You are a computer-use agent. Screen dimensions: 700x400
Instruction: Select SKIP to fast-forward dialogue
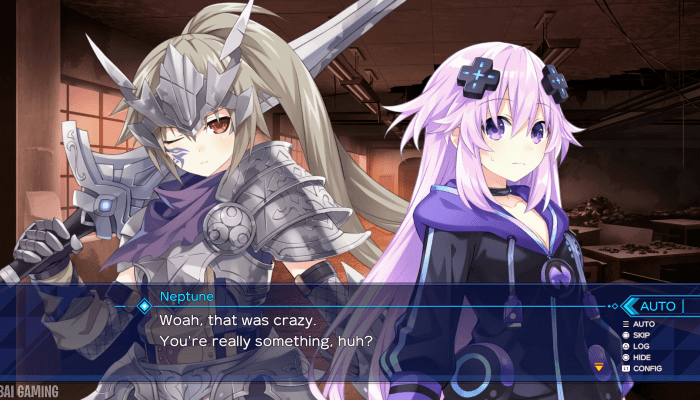638,335
